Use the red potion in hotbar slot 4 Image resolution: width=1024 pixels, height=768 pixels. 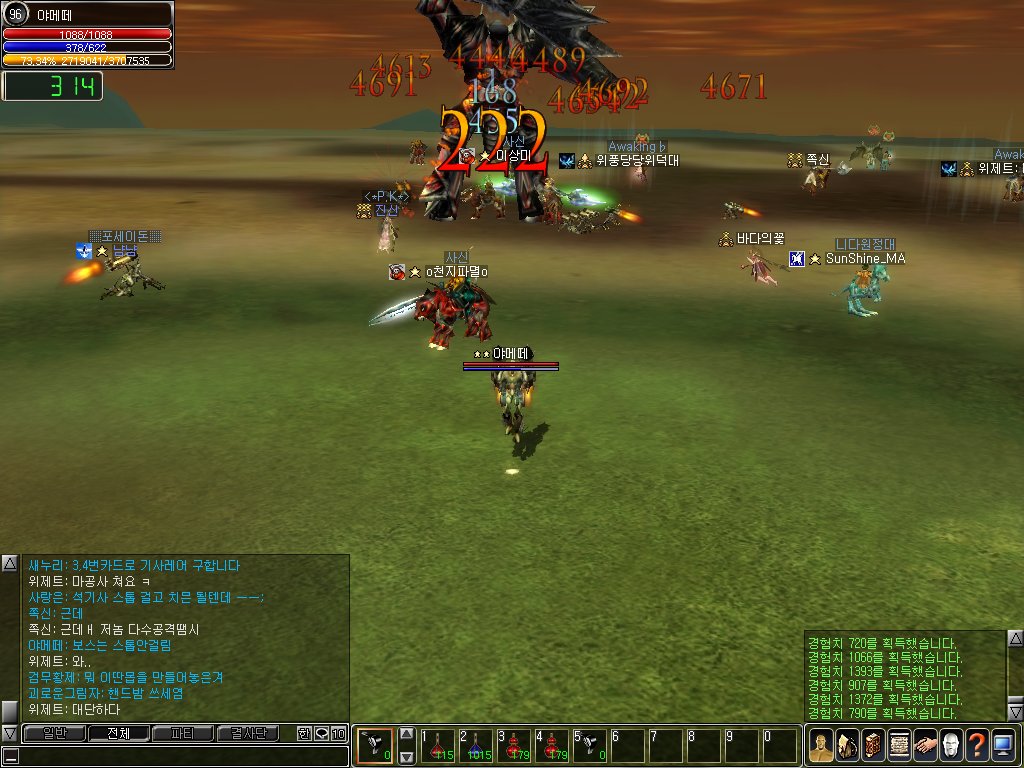click(x=552, y=746)
